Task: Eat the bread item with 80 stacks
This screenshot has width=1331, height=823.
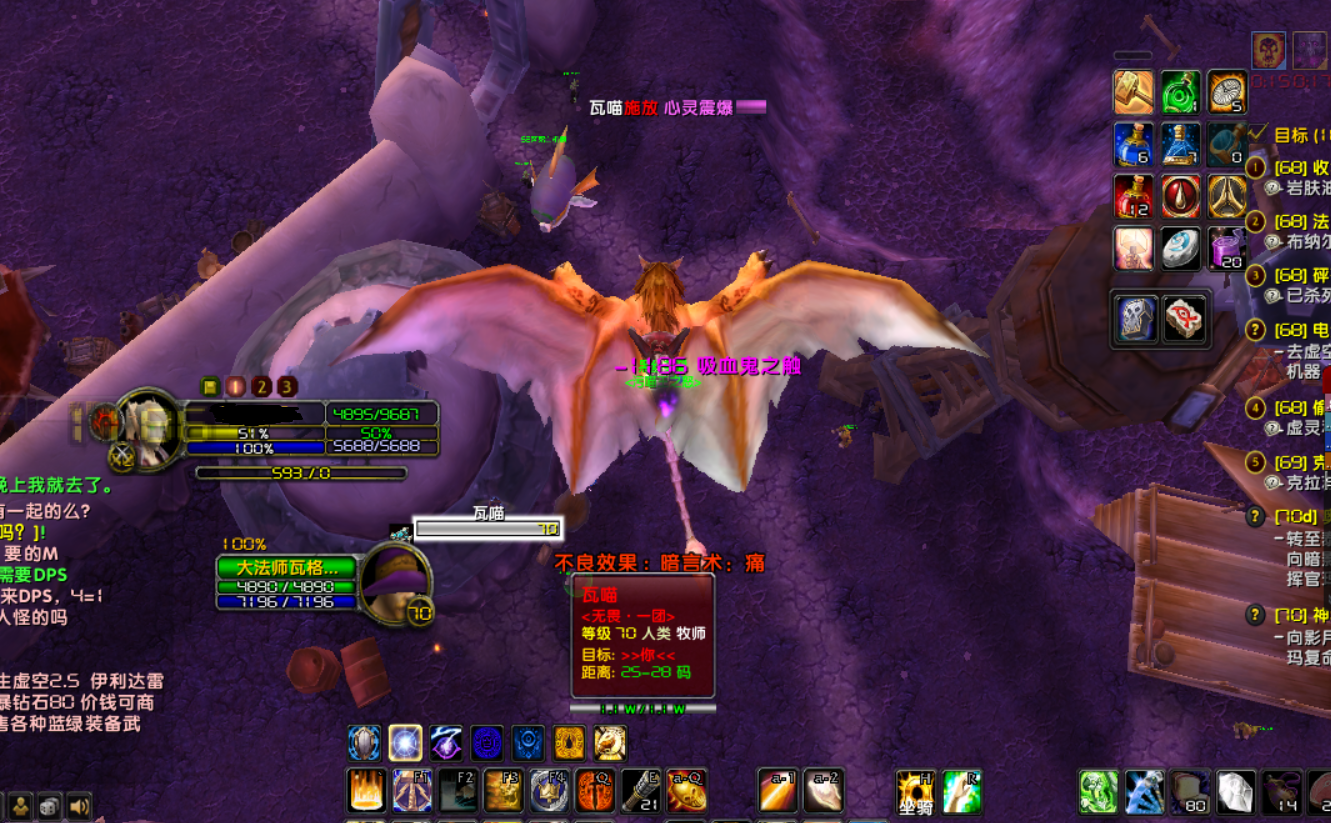Action: tap(1190, 792)
